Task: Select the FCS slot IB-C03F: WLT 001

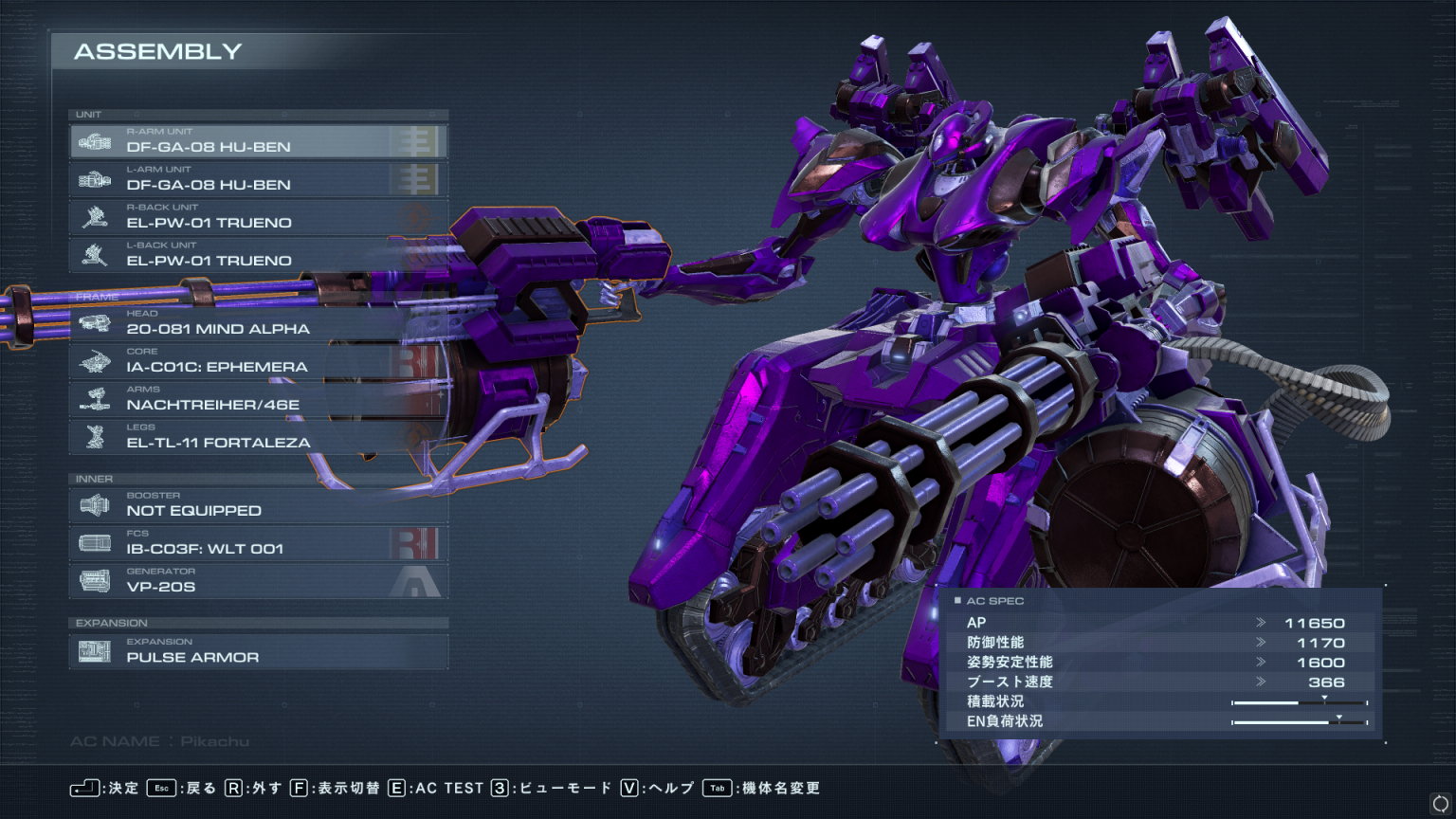Action: click(258, 543)
